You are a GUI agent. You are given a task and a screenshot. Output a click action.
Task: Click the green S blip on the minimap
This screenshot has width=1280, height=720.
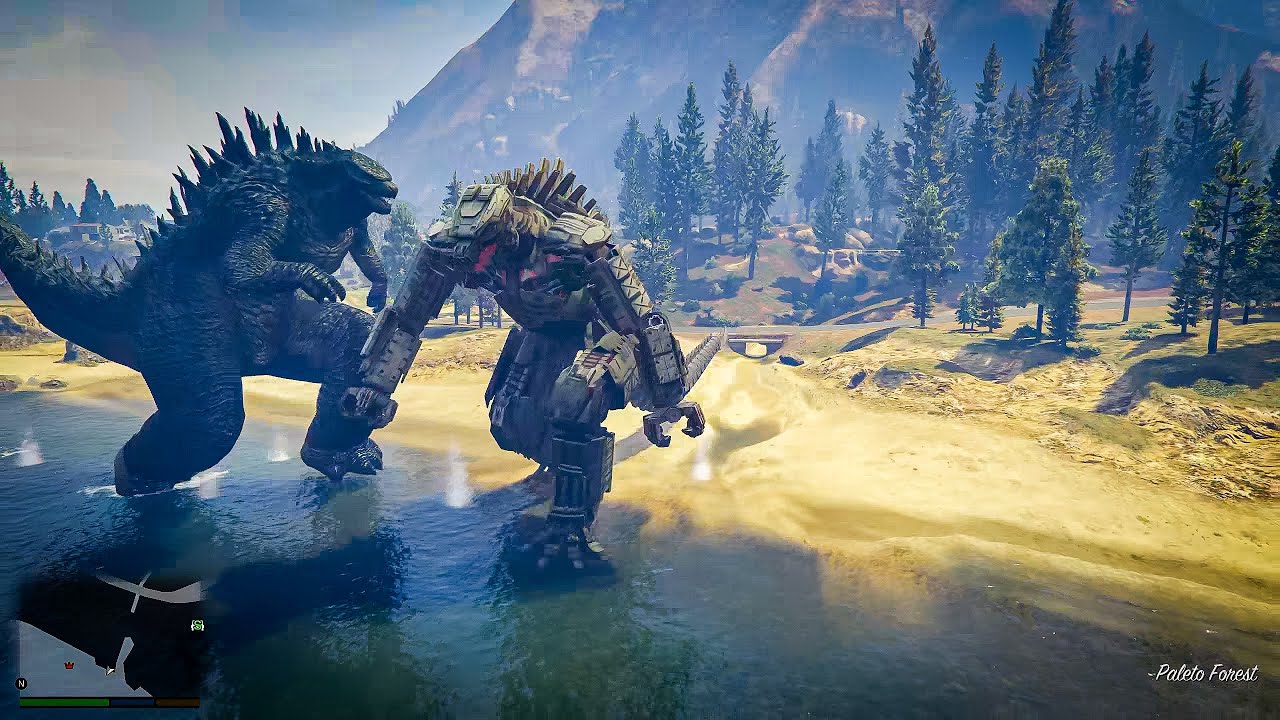[x=197, y=625]
